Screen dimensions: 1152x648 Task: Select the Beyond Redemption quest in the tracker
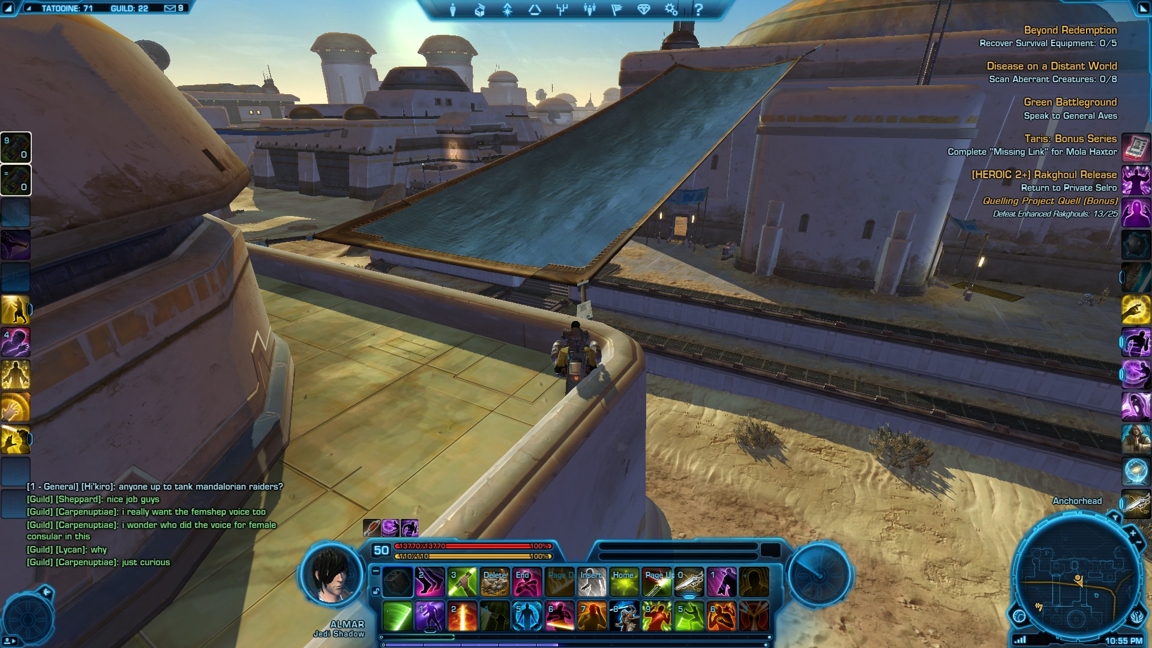[1070, 31]
